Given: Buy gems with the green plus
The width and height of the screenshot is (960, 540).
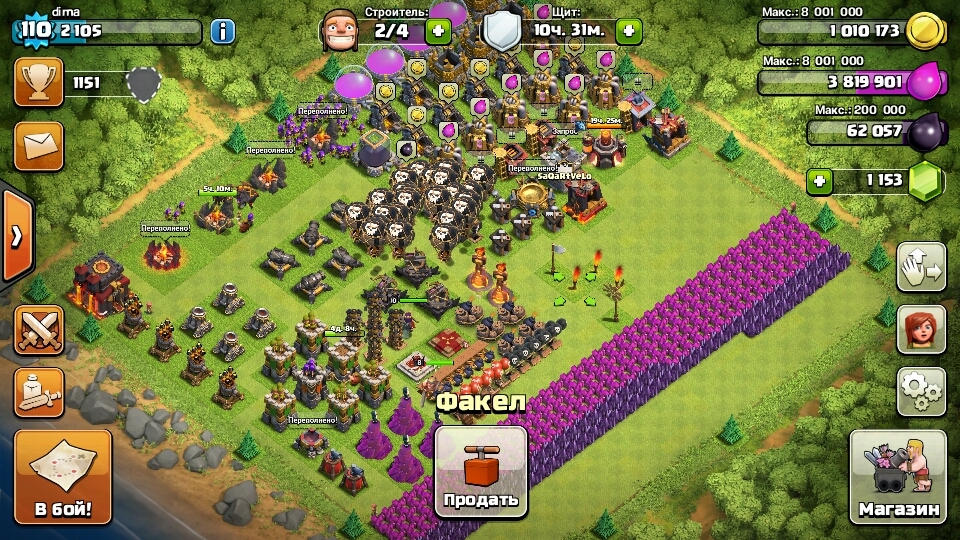Looking at the screenshot, I should (x=821, y=181).
